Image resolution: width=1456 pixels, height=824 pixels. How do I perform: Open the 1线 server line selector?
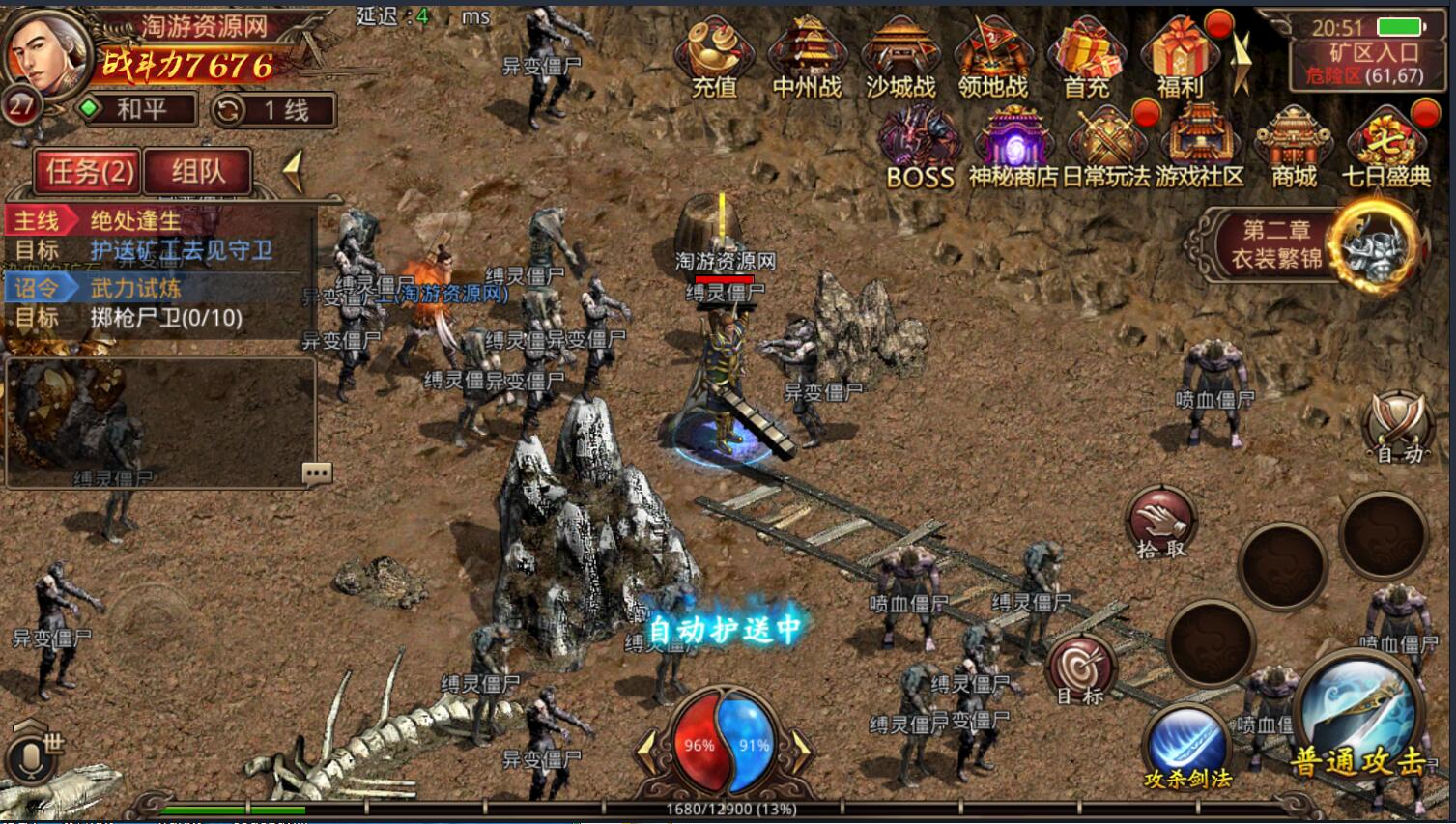point(267,110)
